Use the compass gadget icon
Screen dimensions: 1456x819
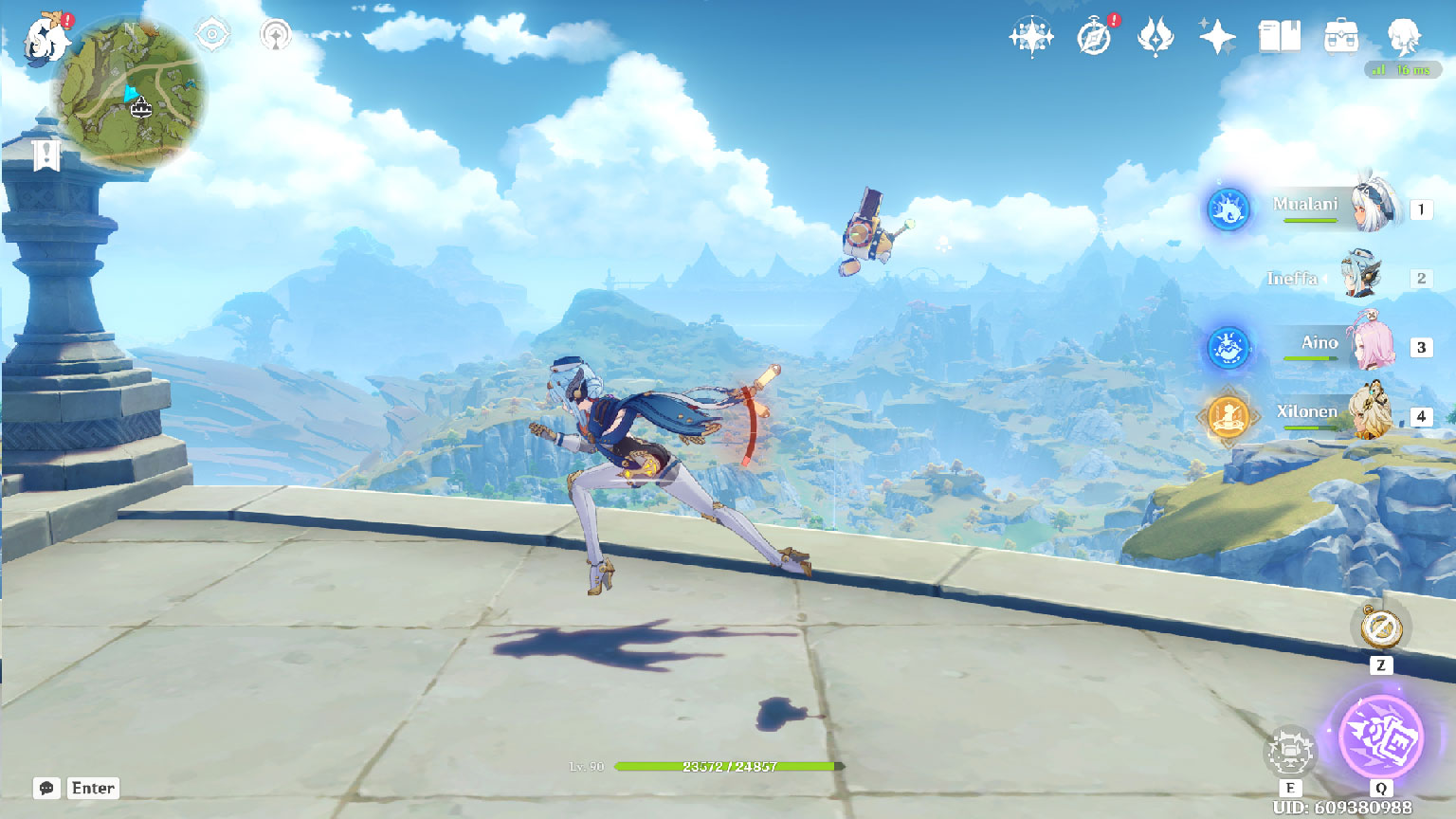click(x=1381, y=628)
